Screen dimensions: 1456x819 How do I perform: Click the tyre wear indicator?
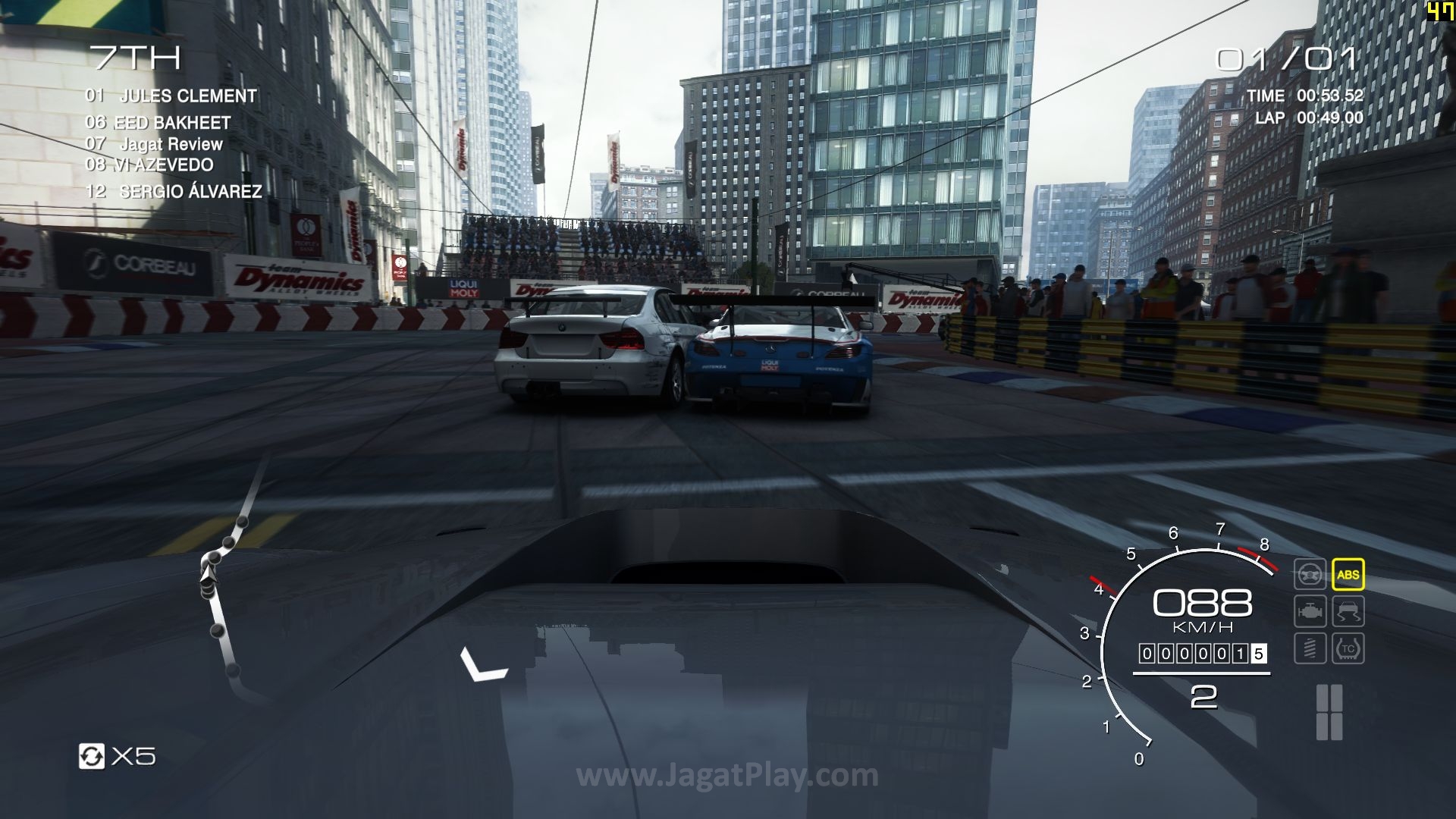1329,712
